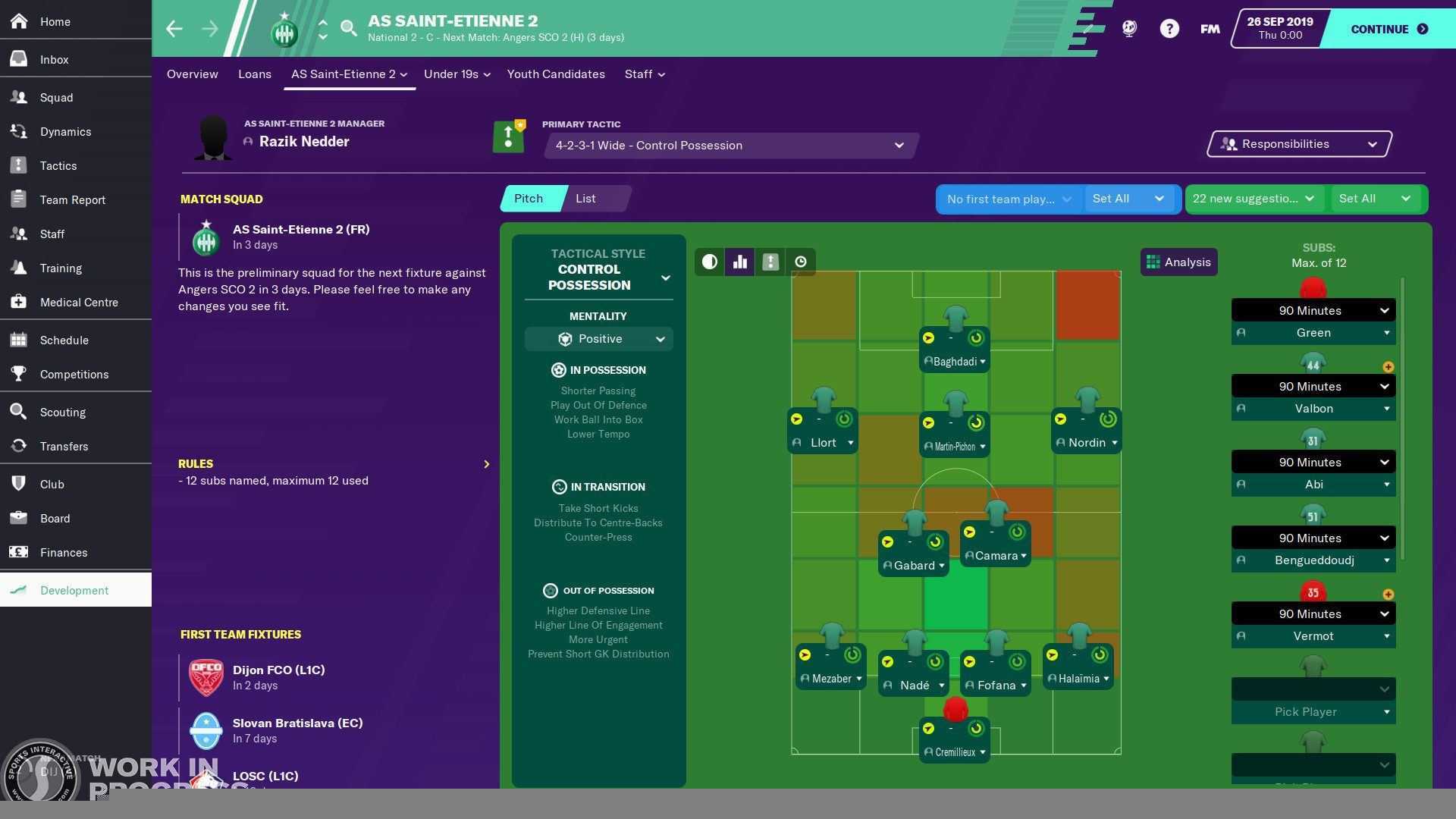
Task: Open the player condition pitch view icon
Action: pyautogui.click(x=709, y=262)
